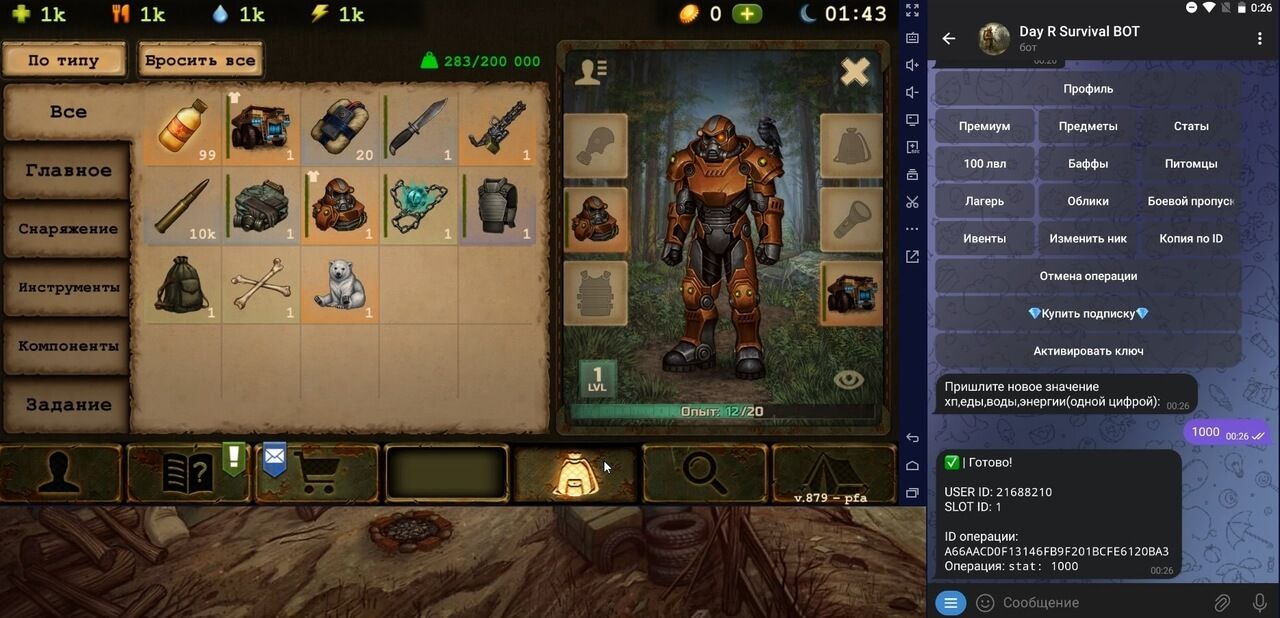The width and height of the screenshot is (1280, 618).
Task: Select the crossed bones inventory slot
Action: pos(262,285)
